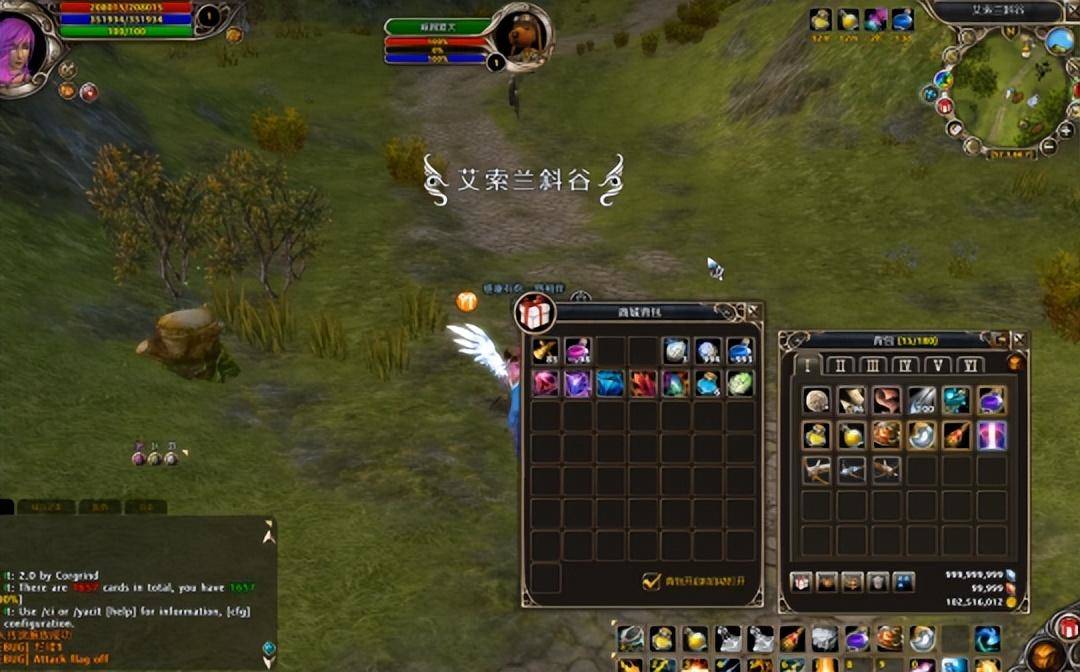Click the gift box icon on mall backpack
Viewport: 1080px width, 672px height.
tap(535, 313)
